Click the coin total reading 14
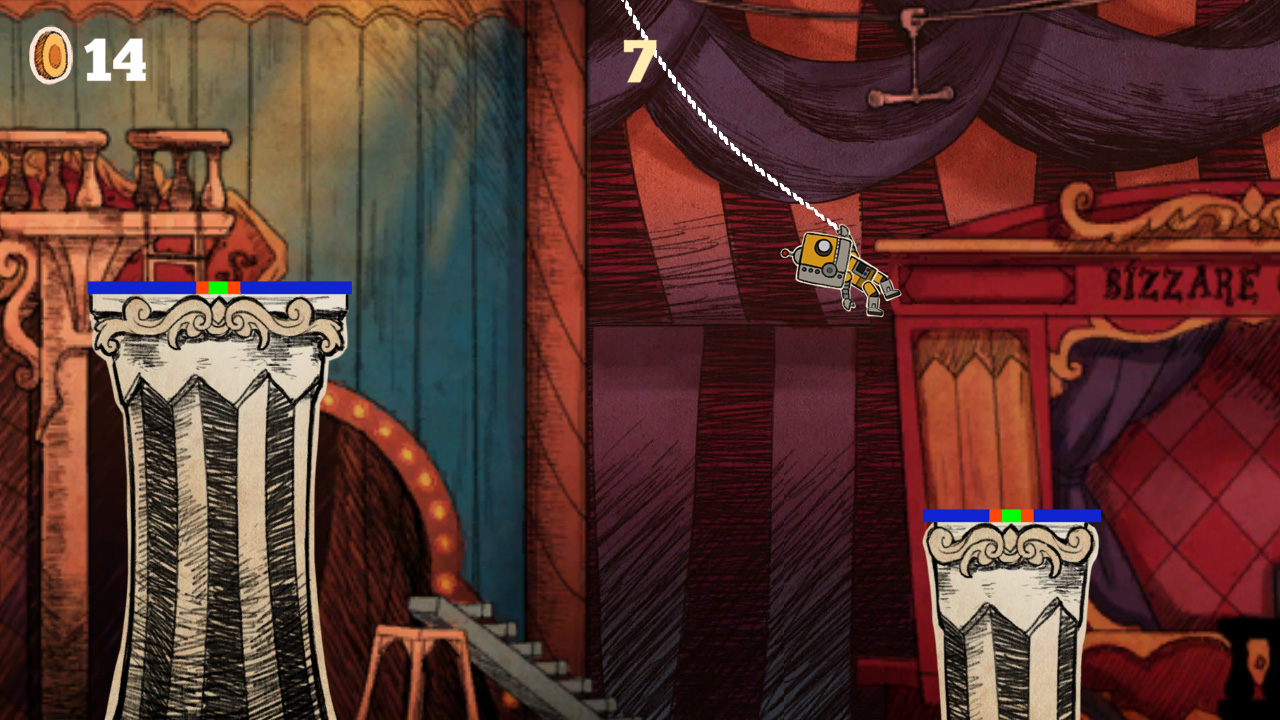 [115, 58]
